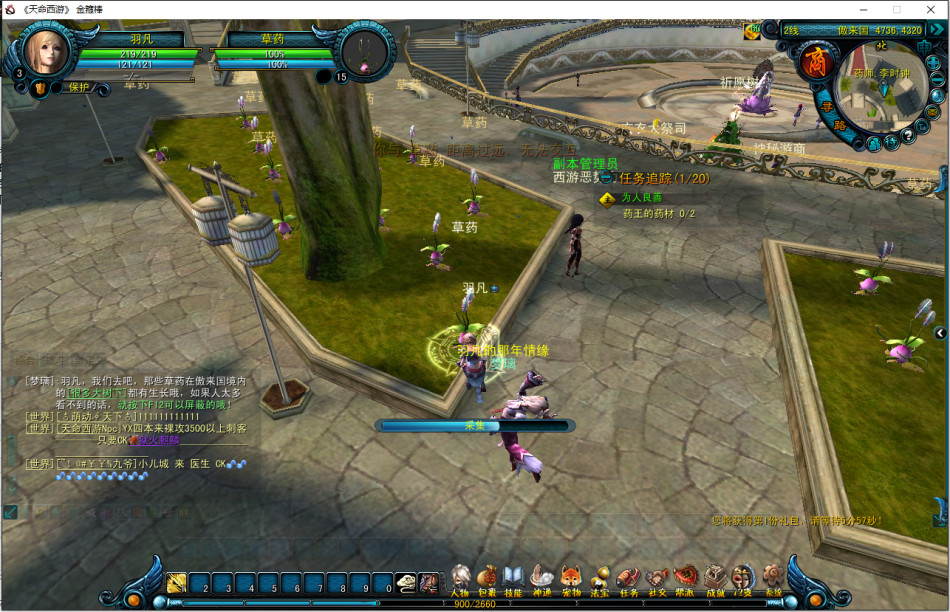This screenshot has width=950, height=612.
Task: Click the 羽凡 player portrait
Action: 45,54
